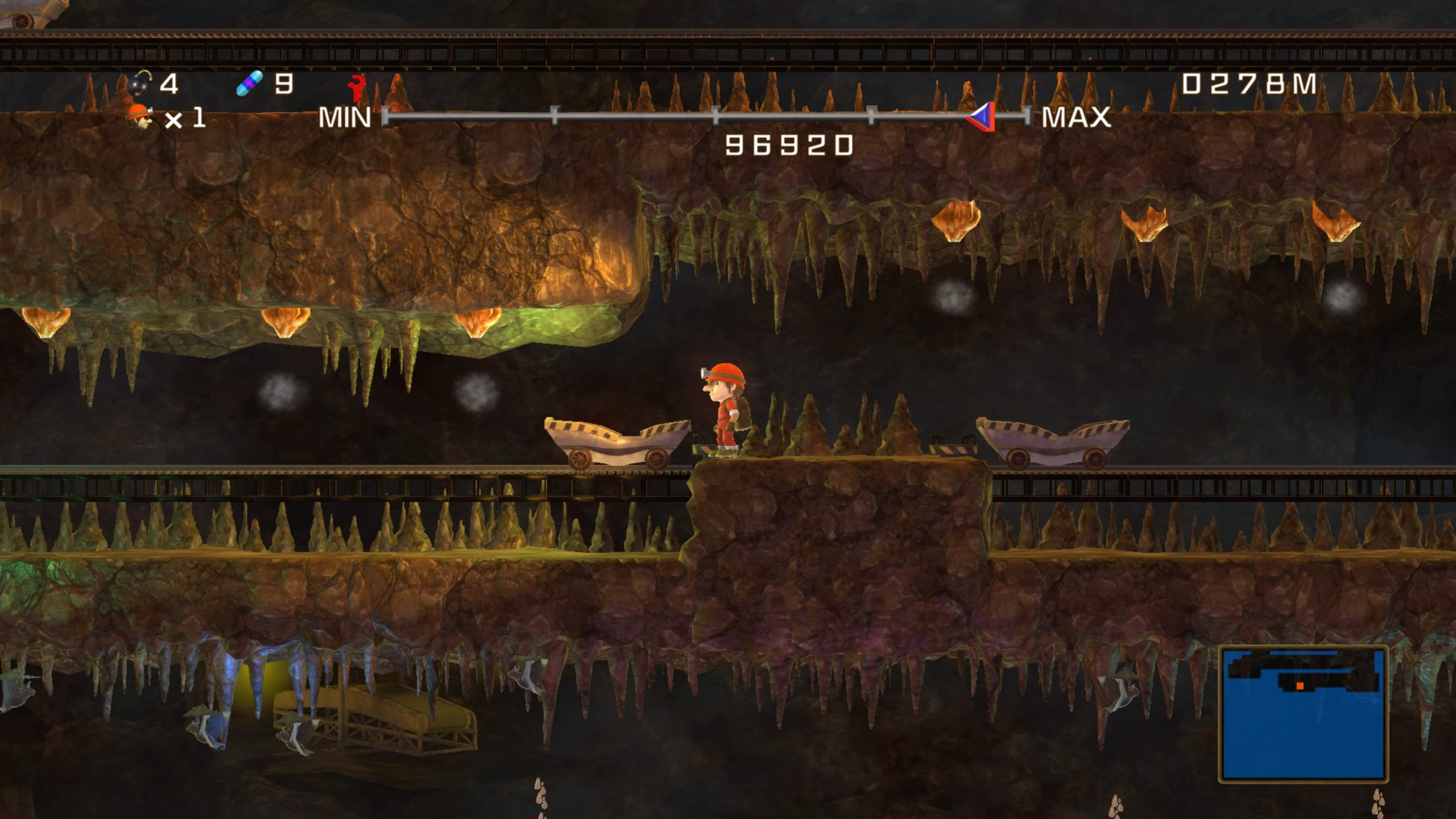Click the bomb item icon

point(139,84)
